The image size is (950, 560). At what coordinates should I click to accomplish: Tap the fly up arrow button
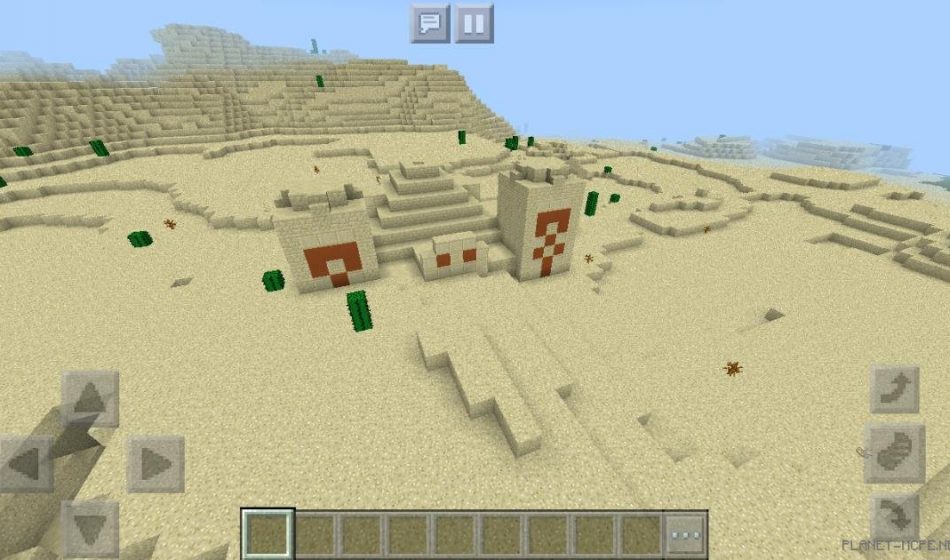click(894, 389)
